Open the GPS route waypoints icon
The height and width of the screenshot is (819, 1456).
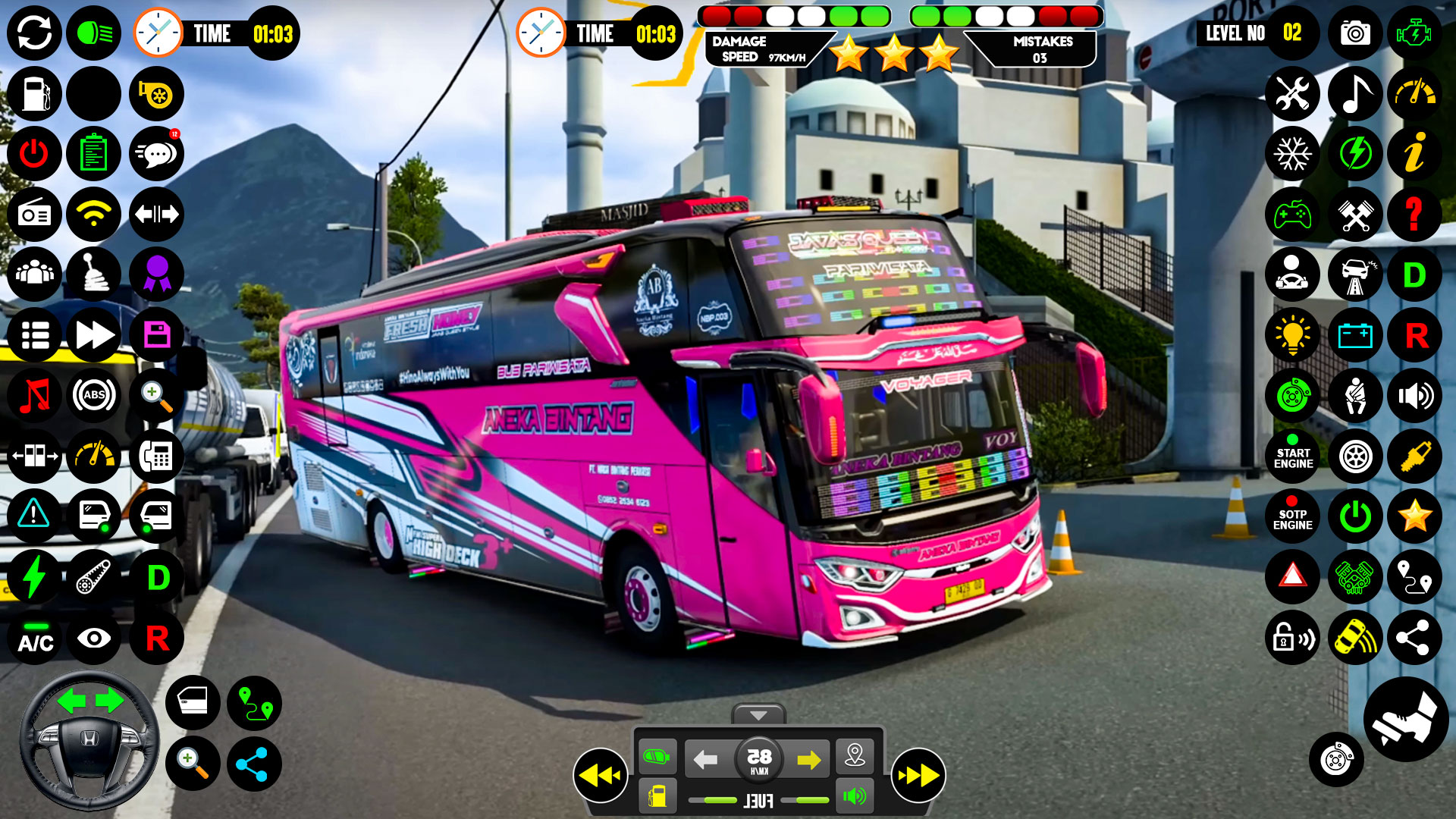[x=1417, y=577]
